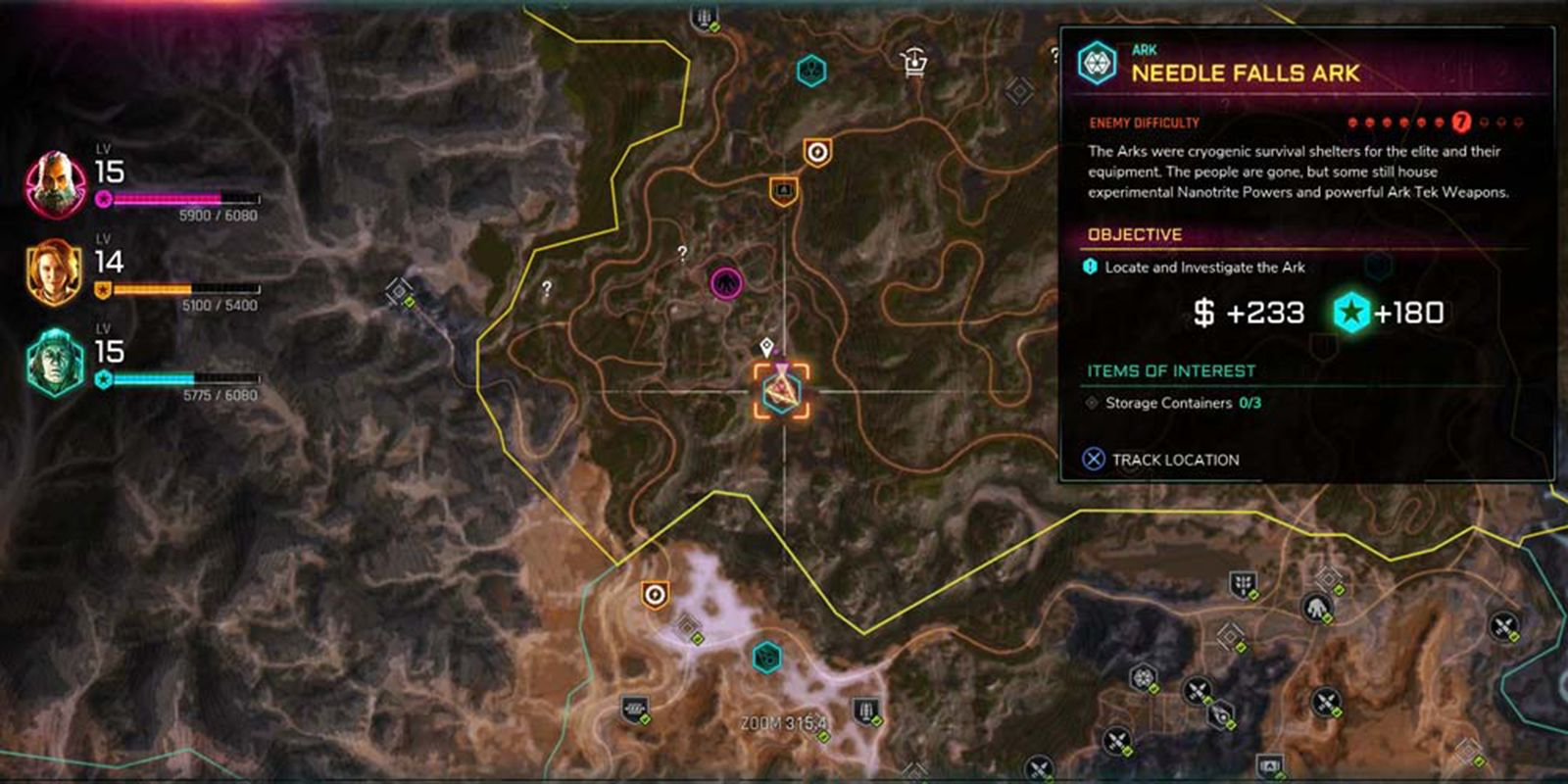
Task: Click the cyan mutant hexagon marker near the top
Action: pyautogui.click(x=811, y=71)
